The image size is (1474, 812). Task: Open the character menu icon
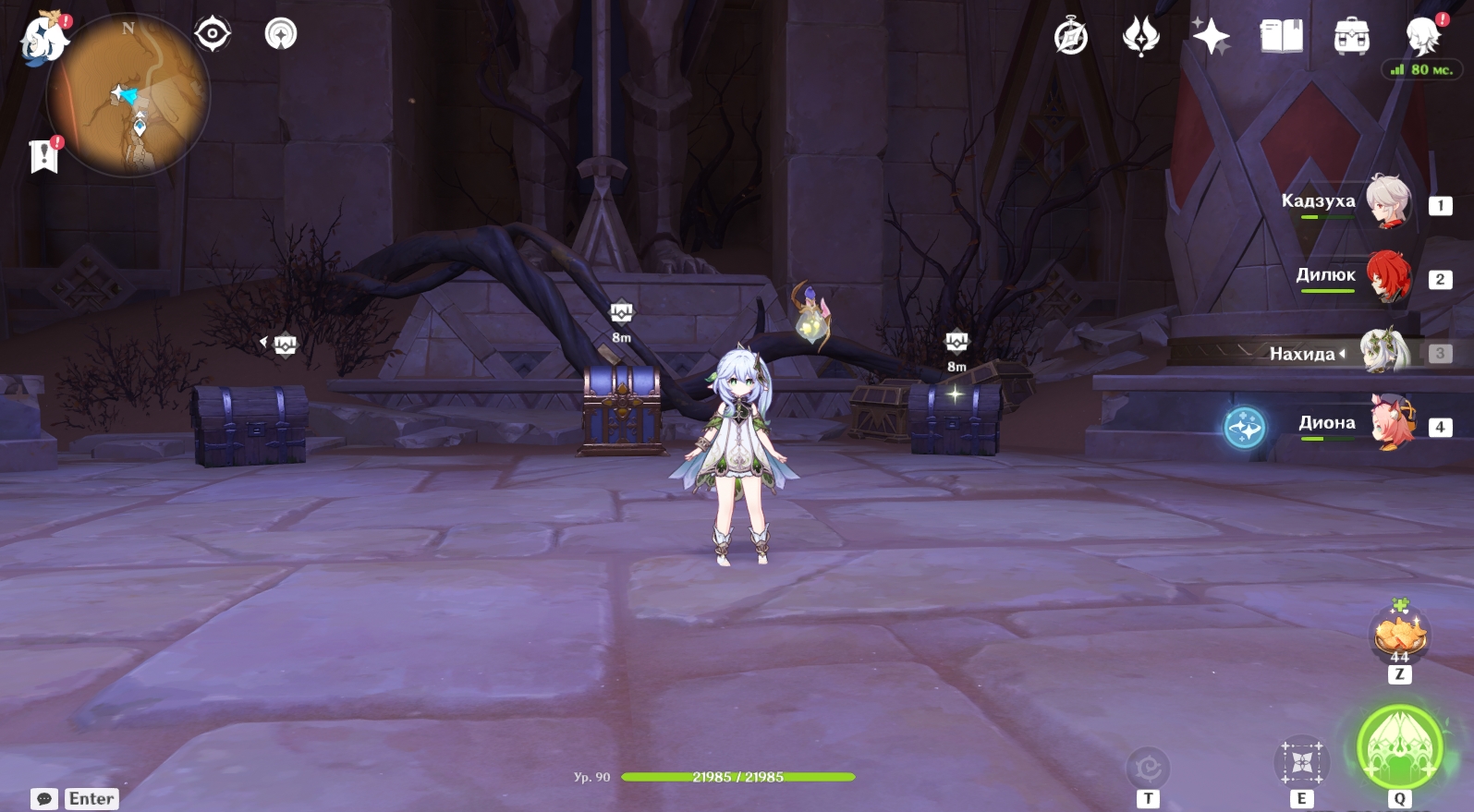tap(1421, 37)
